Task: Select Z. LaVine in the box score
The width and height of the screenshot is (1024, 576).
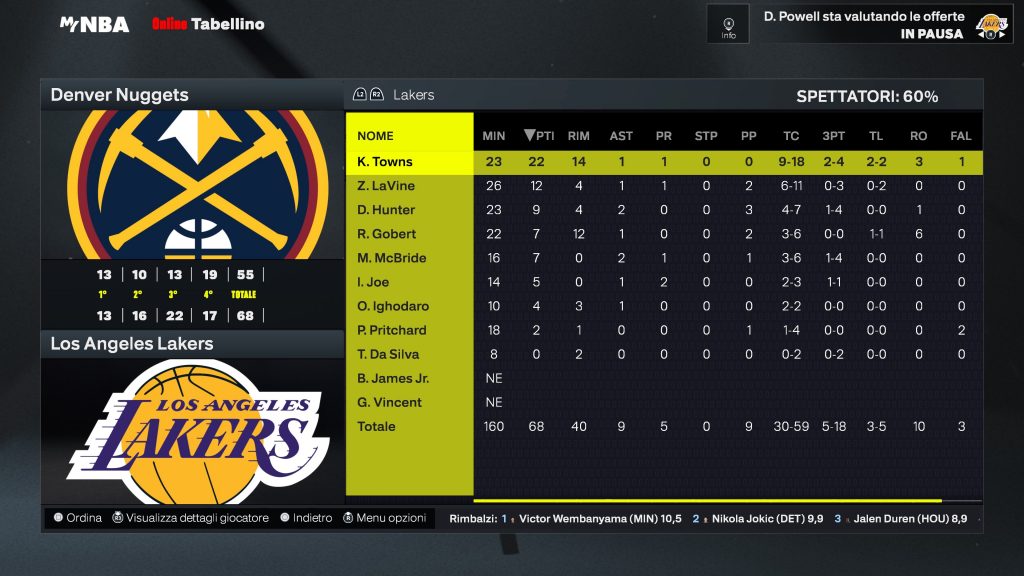Action: click(386, 186)
